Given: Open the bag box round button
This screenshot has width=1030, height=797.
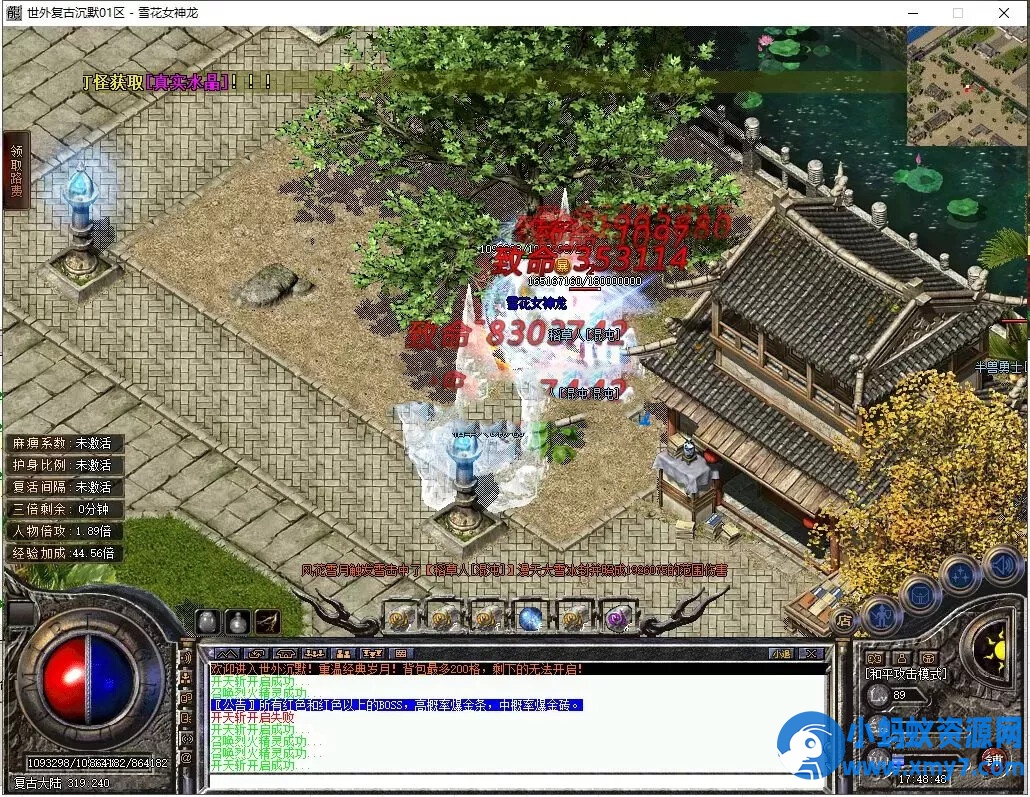Looking at the screenshot, I should 922,592.
